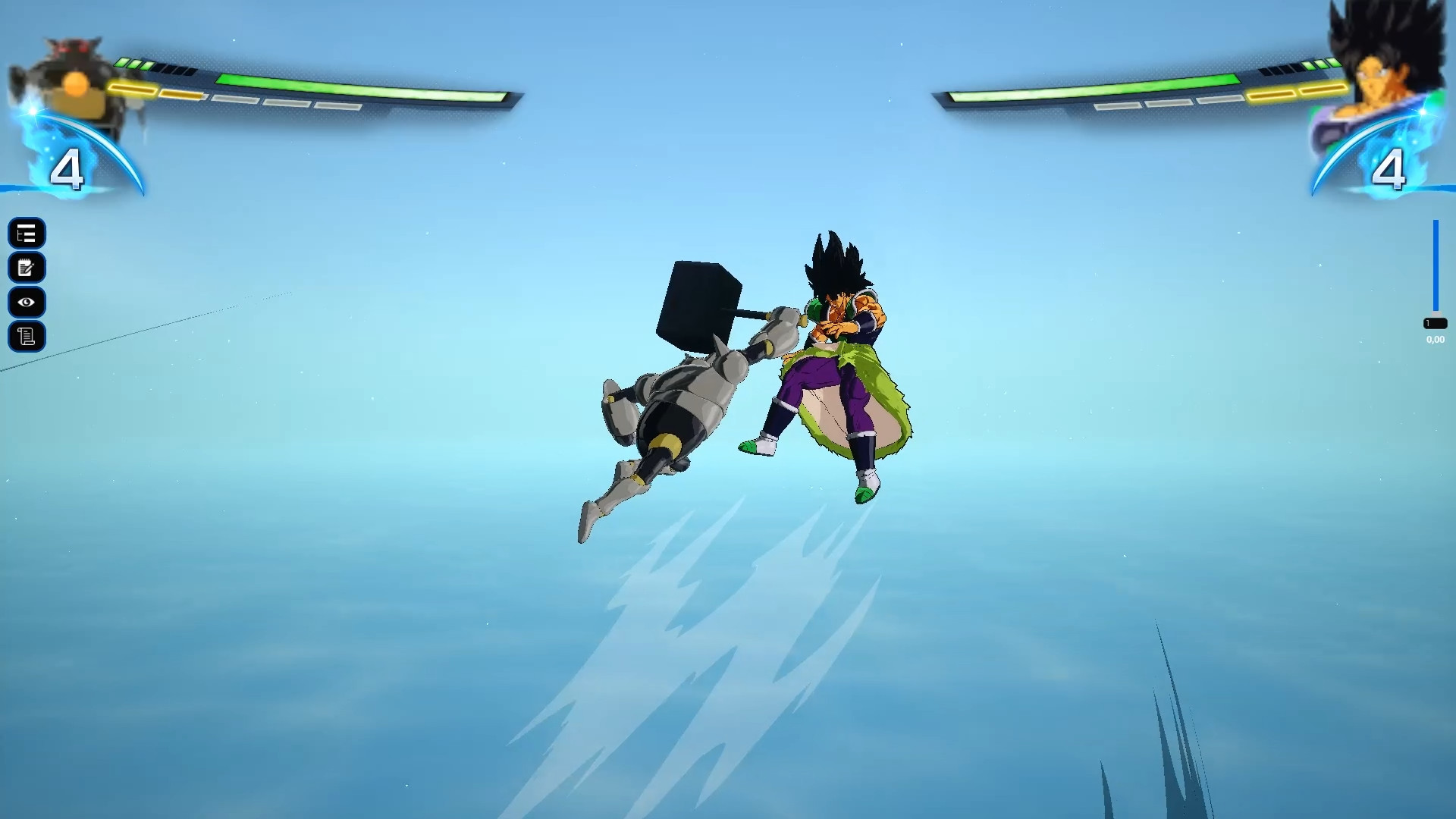Open the training notes editor
The width and height of the screenshot is (1456, 819).
tap(27, 268)
